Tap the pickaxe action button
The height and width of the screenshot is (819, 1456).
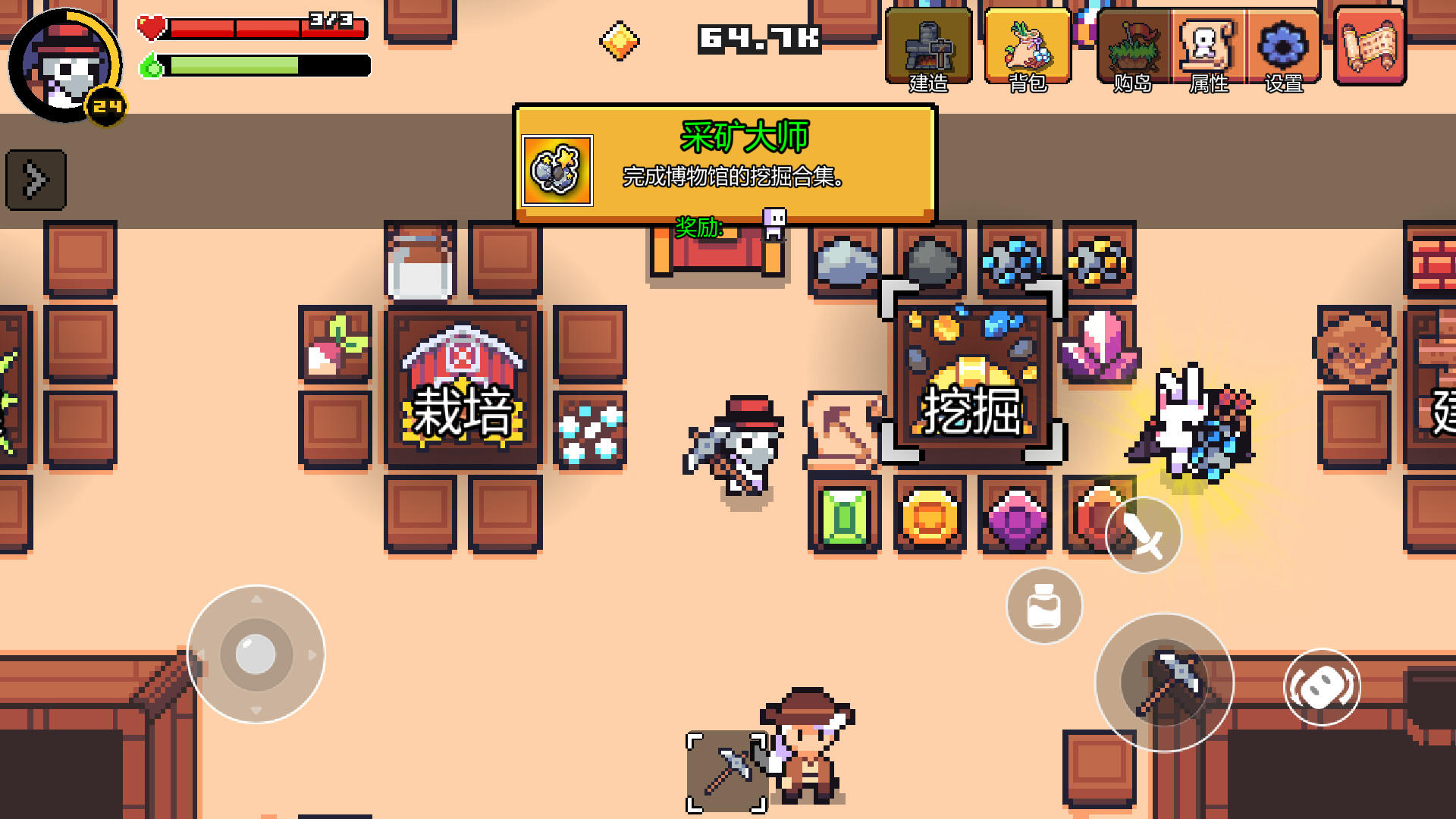point(1166,682)
